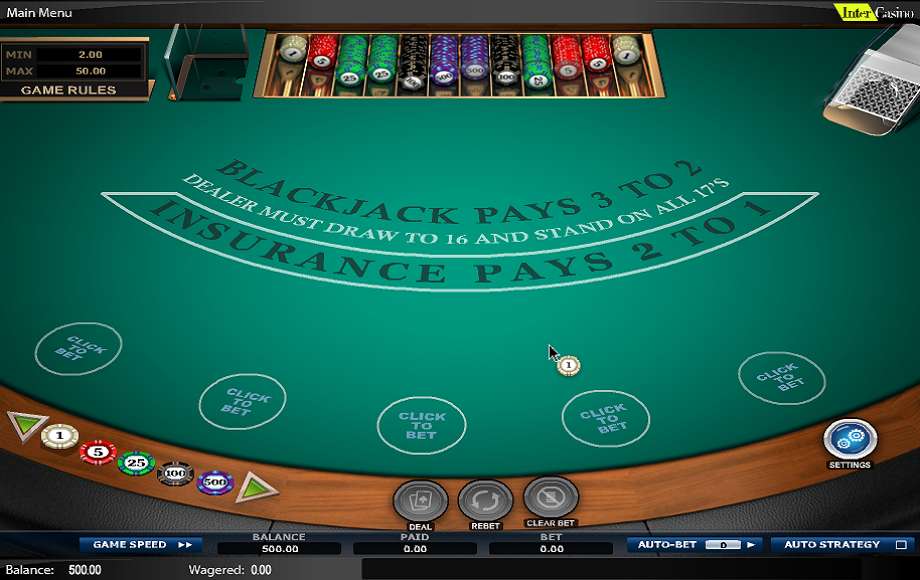Viewport: 920px width, 580px height.
Task: Clear the current bet
Action: pyautogui.click(x=551, y=497)
